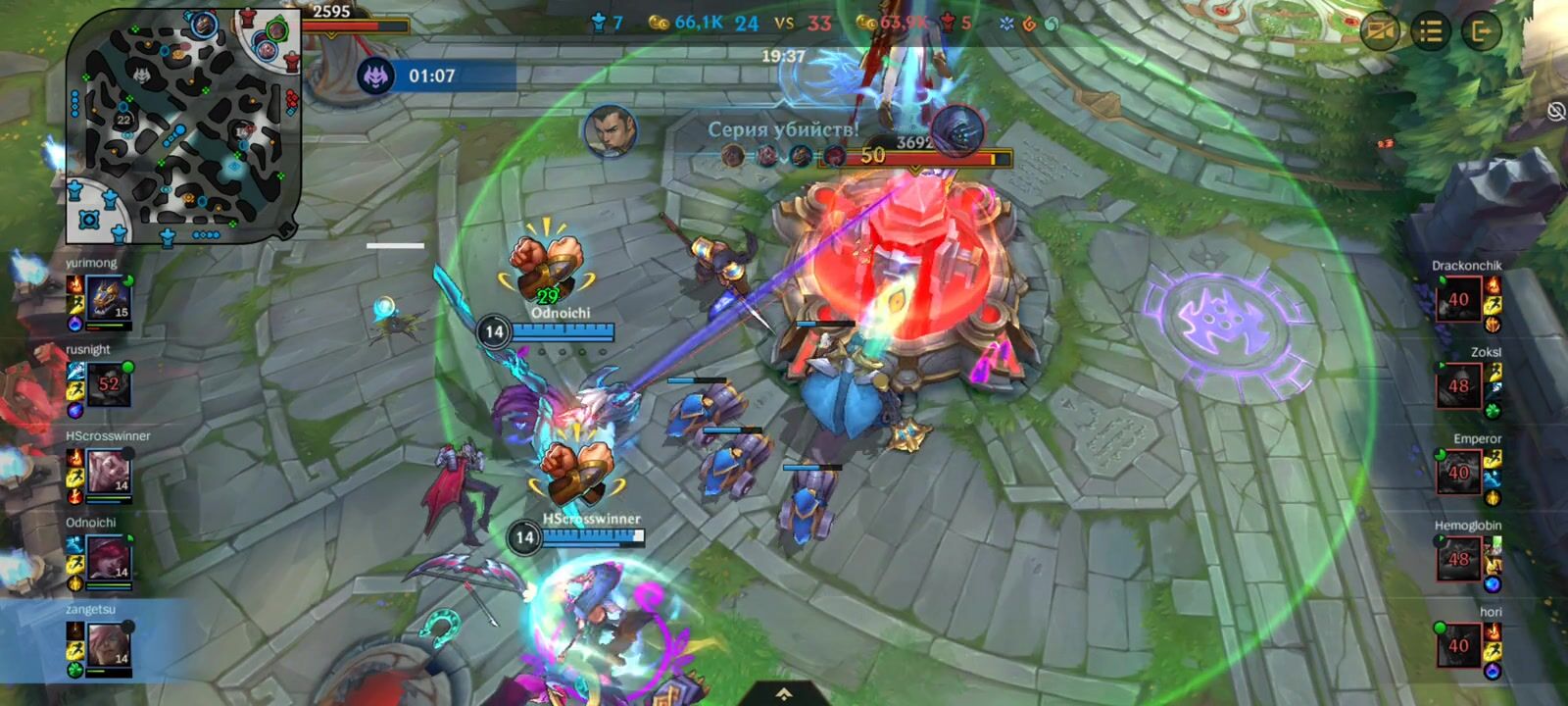Select zangetsu's champion portrait
Screen dimensions: 1568x706
point(108,644)
